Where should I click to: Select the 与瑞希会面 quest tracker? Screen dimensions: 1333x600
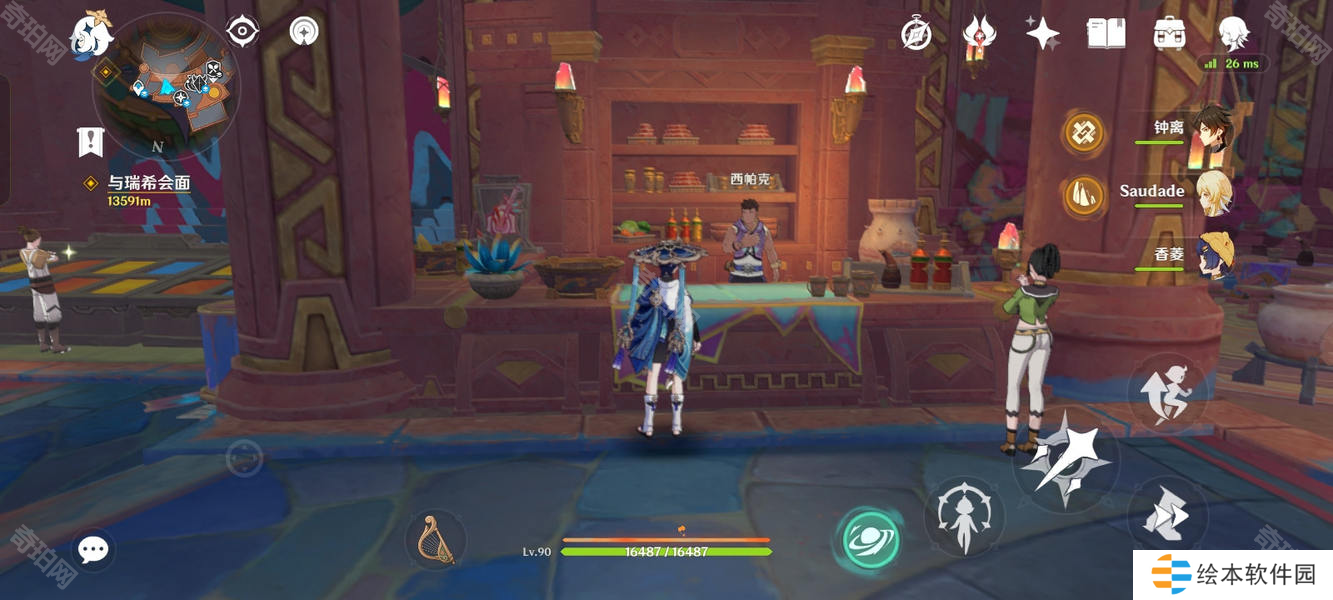148,183
